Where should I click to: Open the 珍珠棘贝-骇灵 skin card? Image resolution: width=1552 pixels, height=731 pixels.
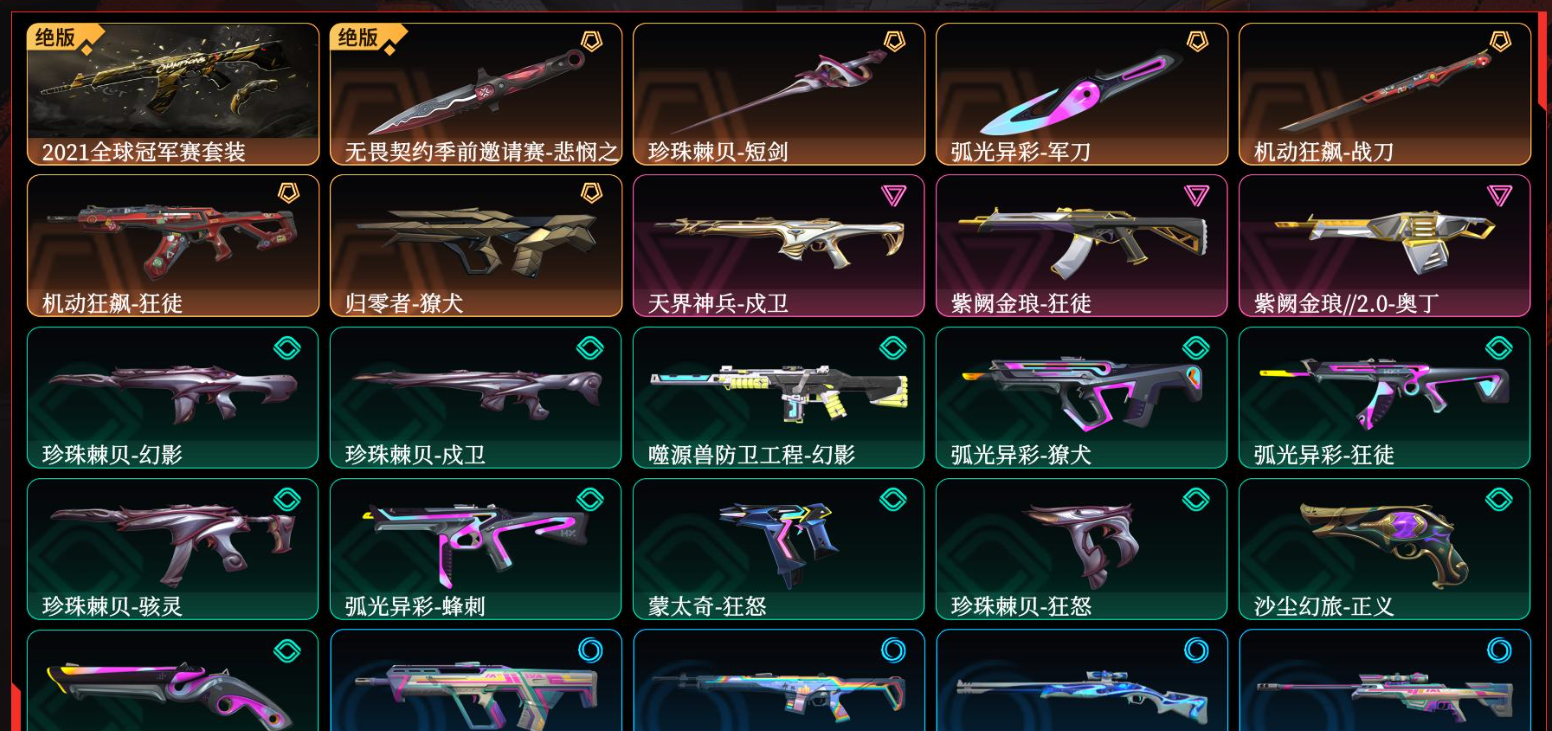[x=172, y=545]
